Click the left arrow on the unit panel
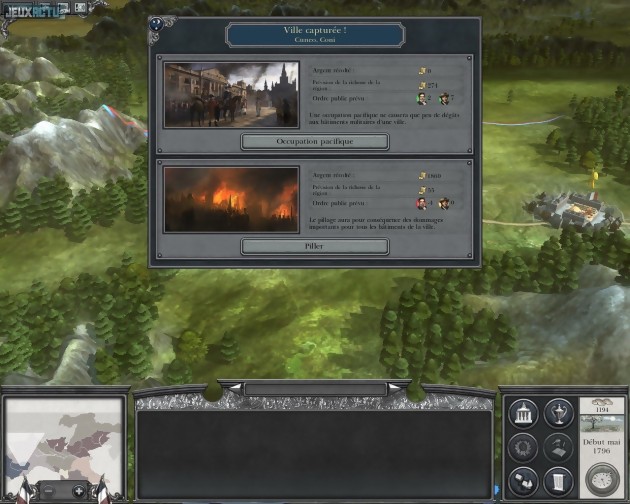The image size is (630, 504). click(234, 387)
